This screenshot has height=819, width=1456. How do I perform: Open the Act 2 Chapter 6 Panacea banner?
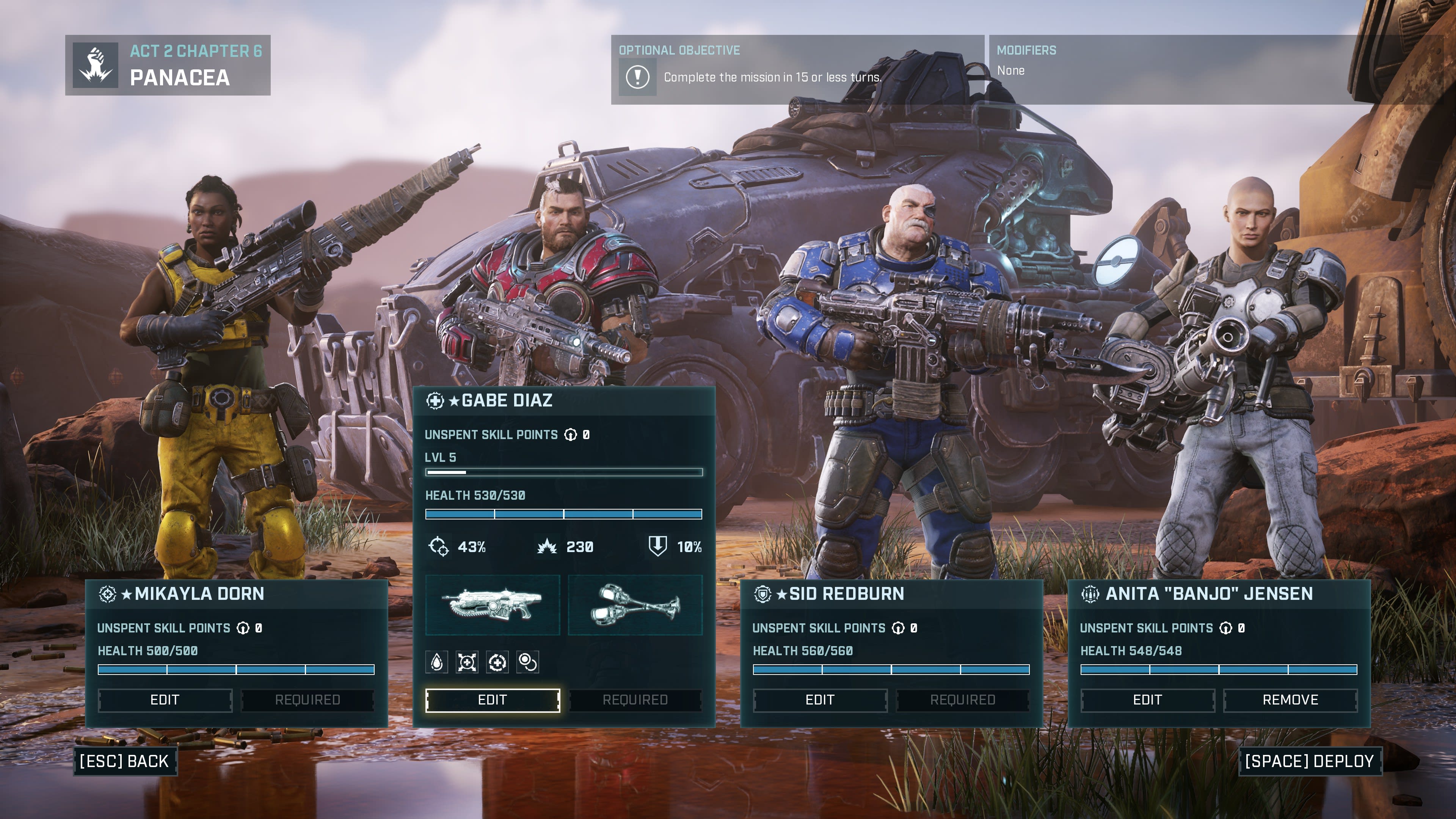click(168, 65)
